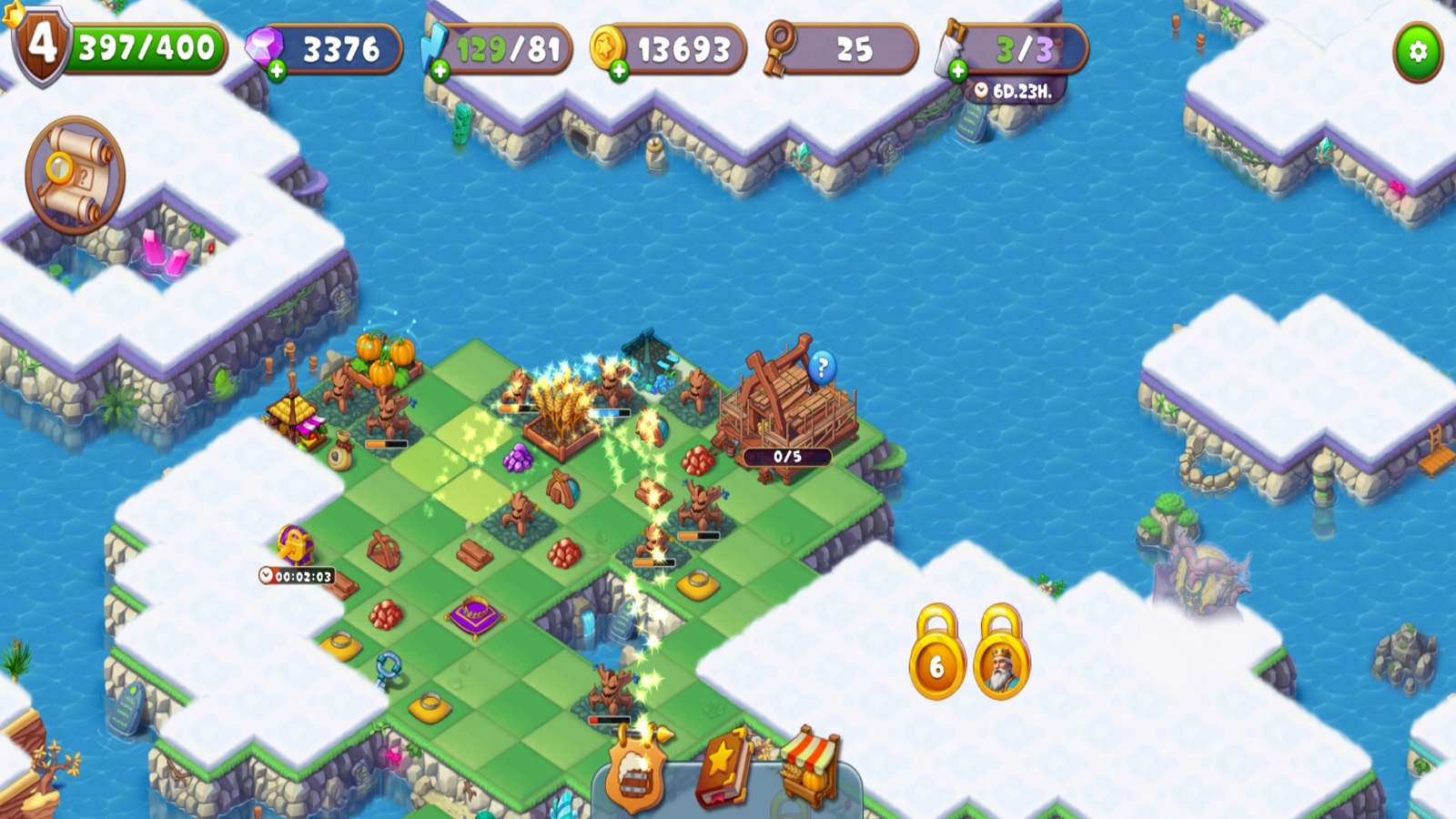Tap the level 4 shield badge

tap(41, 45)
